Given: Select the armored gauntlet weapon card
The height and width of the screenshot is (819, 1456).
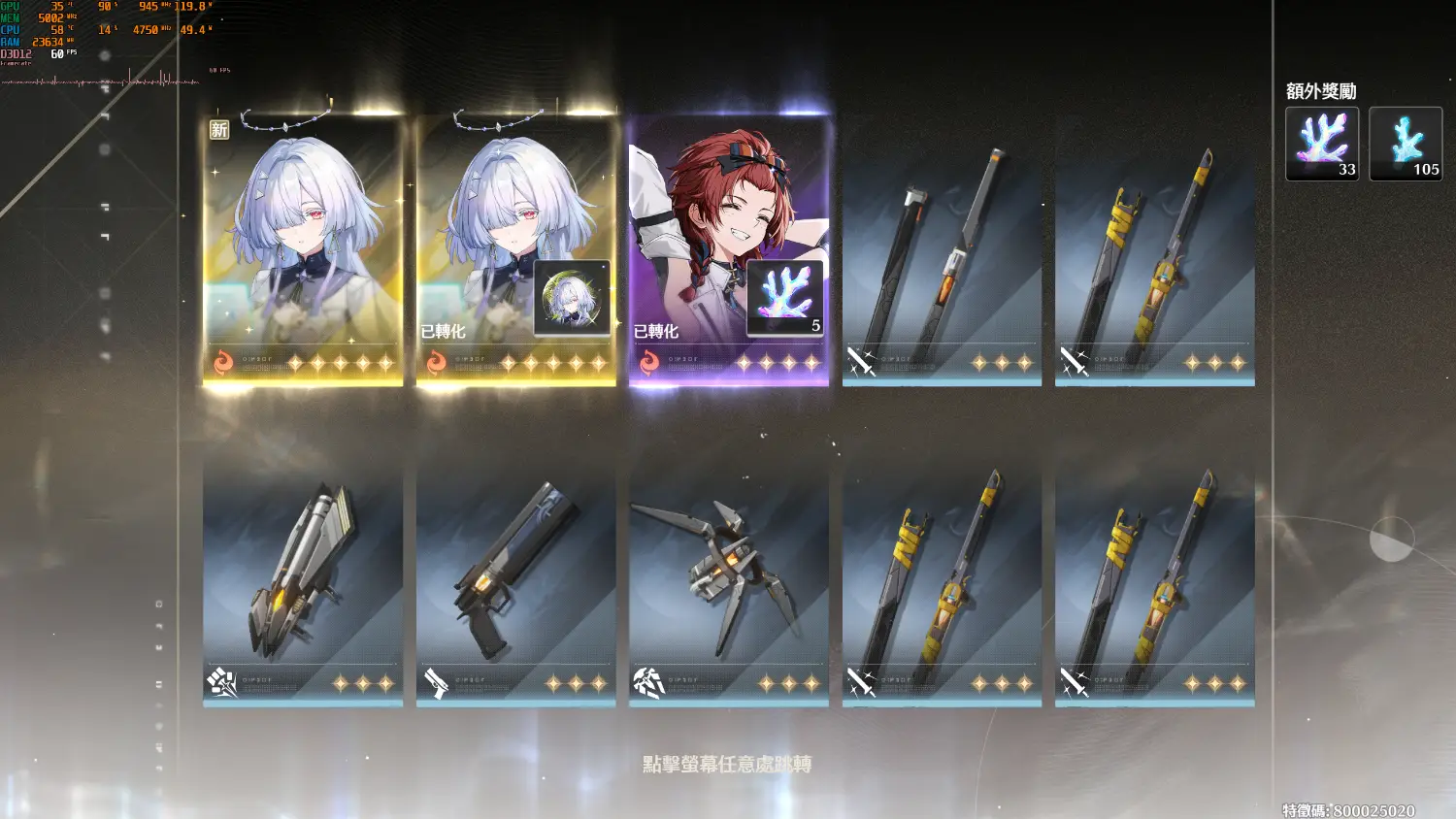Looking at the screenshot, I should [x=303, y=582].
